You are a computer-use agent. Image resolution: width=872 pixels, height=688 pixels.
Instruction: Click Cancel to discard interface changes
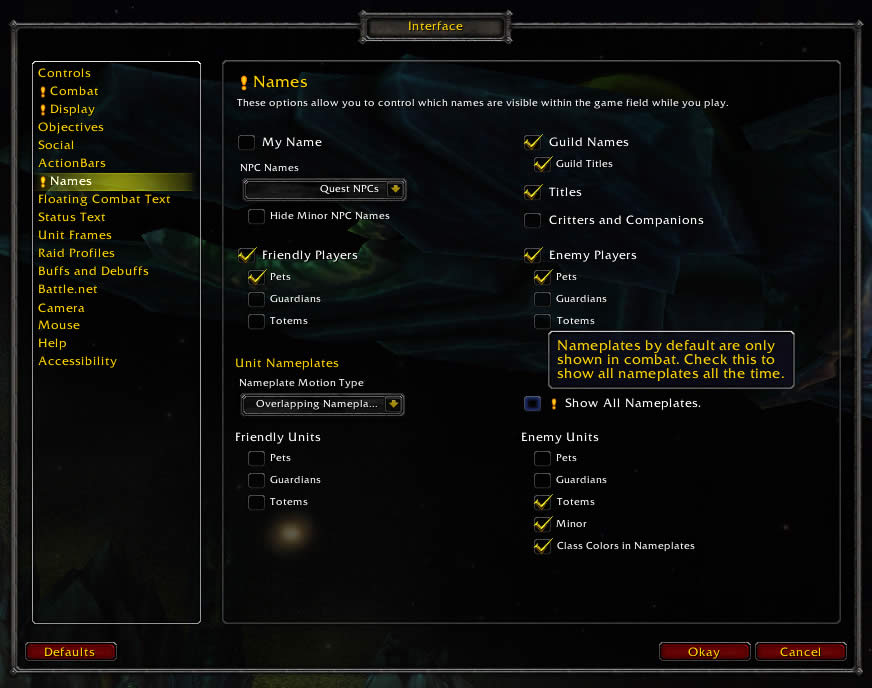tap(800, 652)
